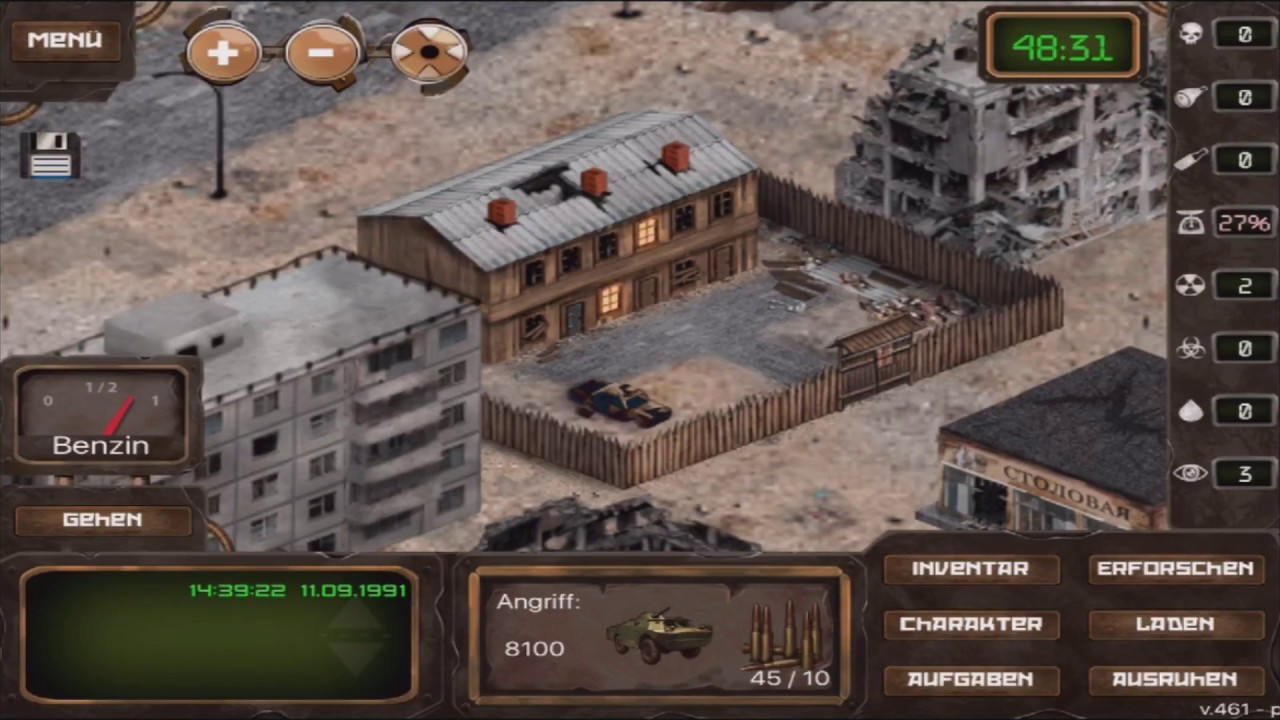The image size is (1280, 720).
Task: Open the Charakter sheet
Action: pos(970,624)
